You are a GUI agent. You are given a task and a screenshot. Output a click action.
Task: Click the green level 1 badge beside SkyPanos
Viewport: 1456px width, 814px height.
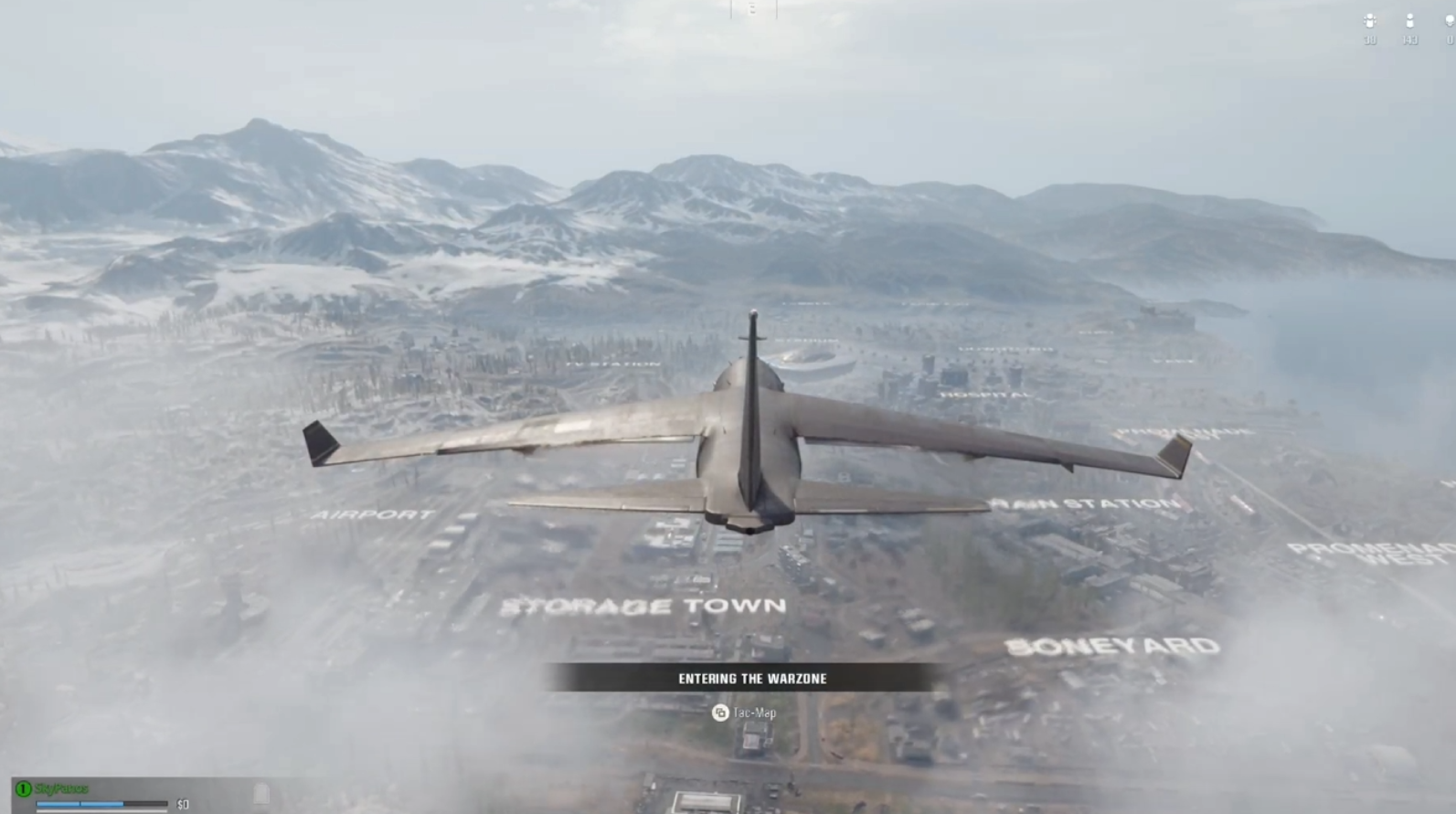[23, 788]
